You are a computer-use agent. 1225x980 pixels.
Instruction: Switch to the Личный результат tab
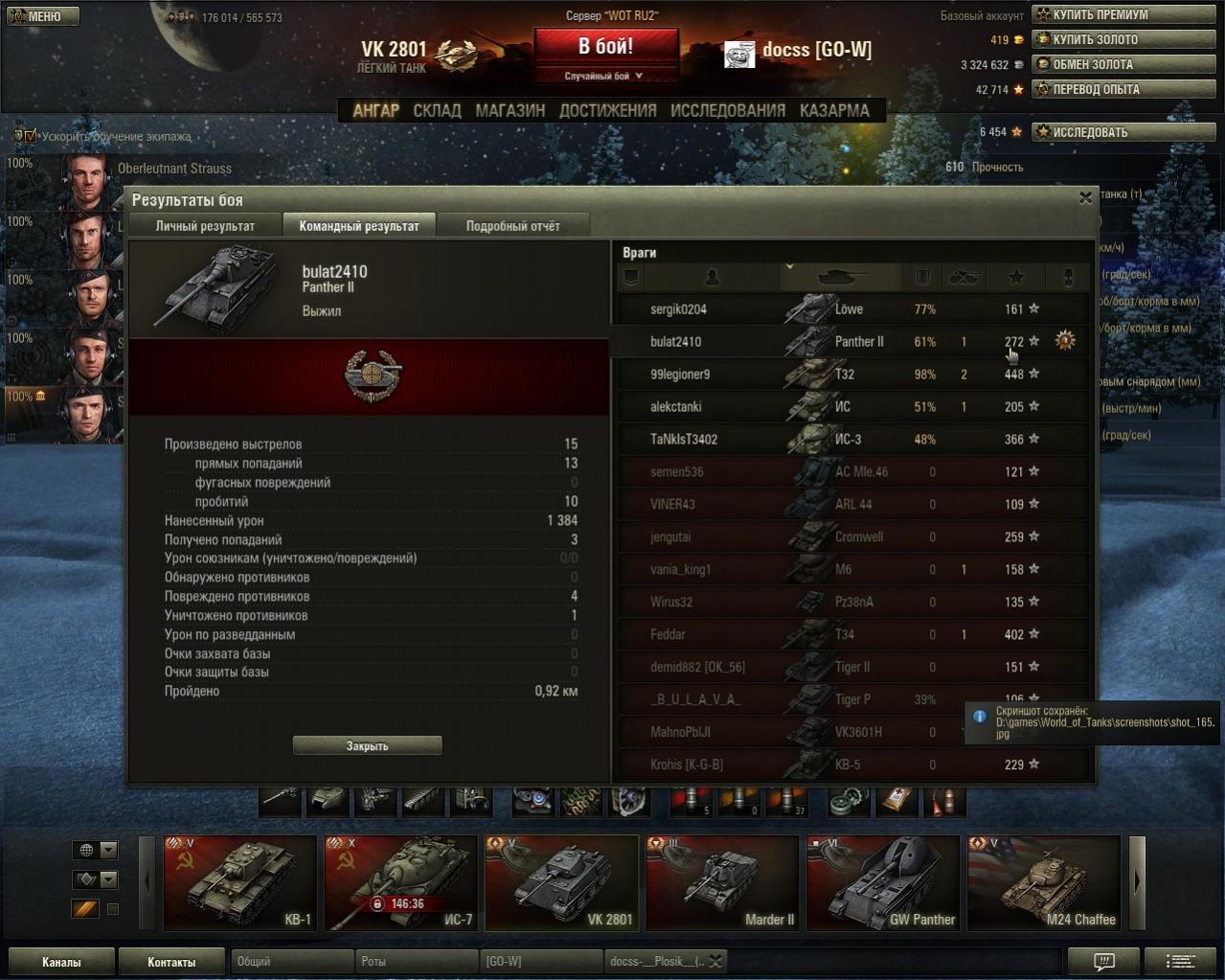[205, 226]
